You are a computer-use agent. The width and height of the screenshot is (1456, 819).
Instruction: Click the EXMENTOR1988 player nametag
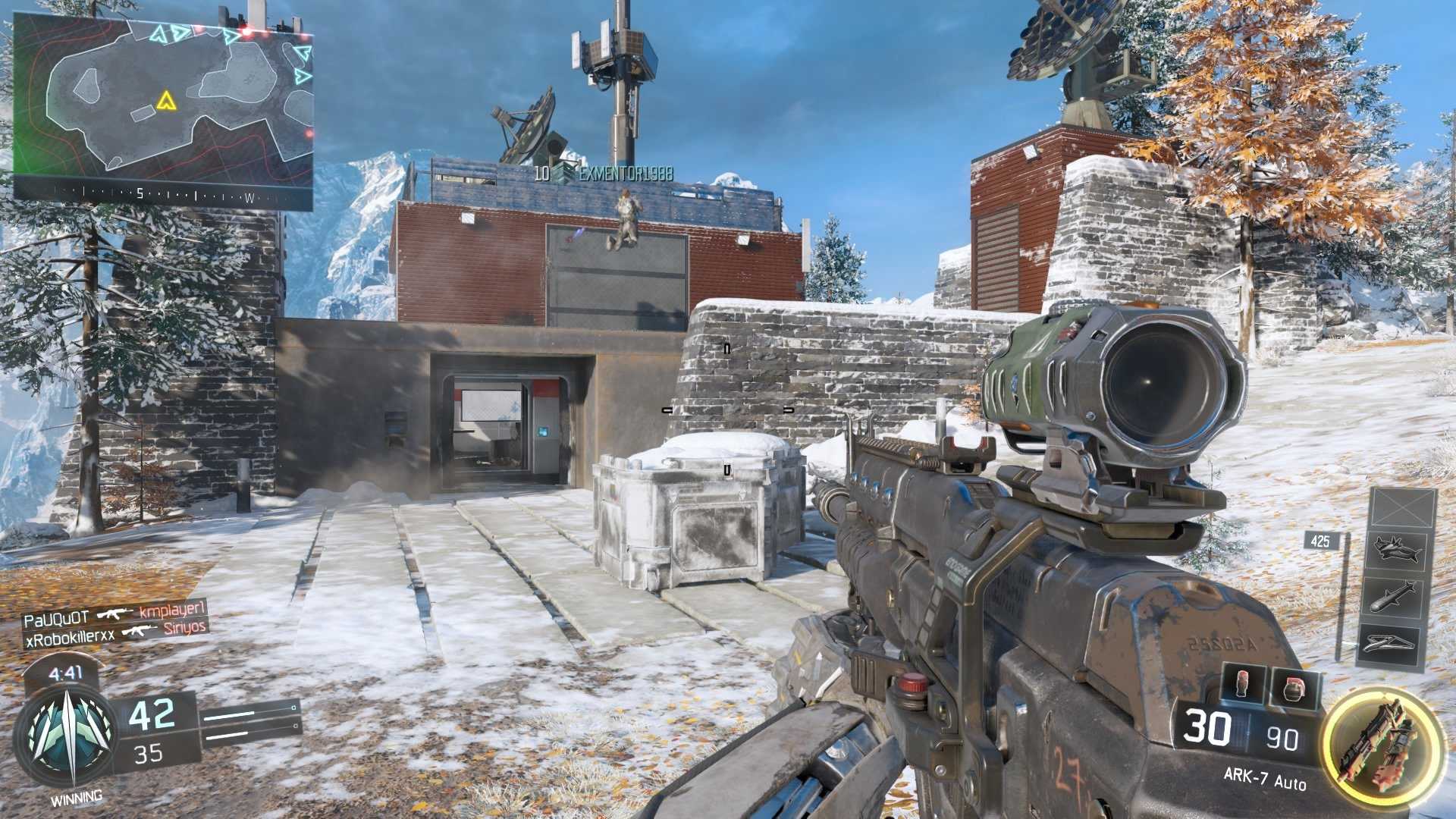[629, 173]
